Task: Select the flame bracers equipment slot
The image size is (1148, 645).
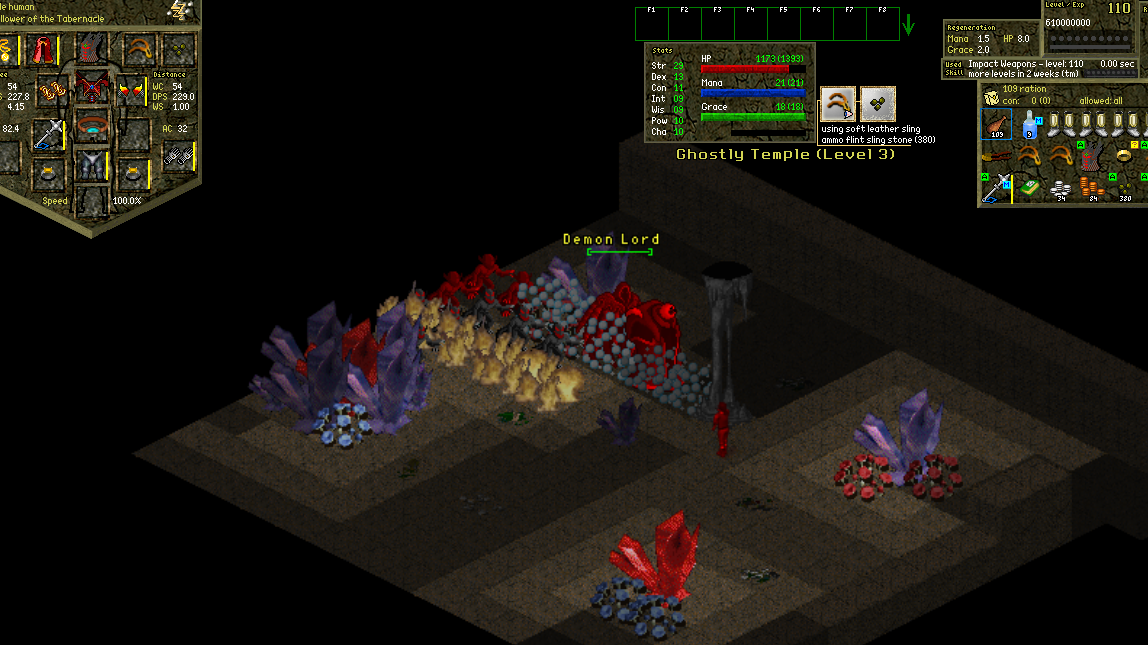Action: pyautogui.click(x=130, y=90)
